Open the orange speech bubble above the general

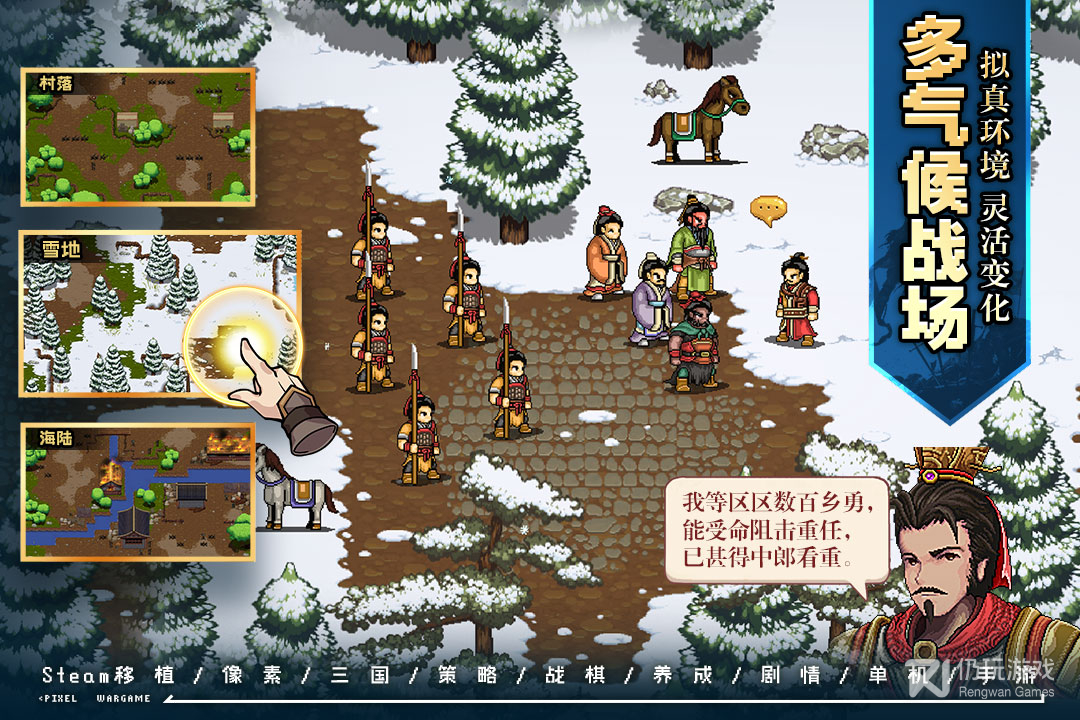768,209
